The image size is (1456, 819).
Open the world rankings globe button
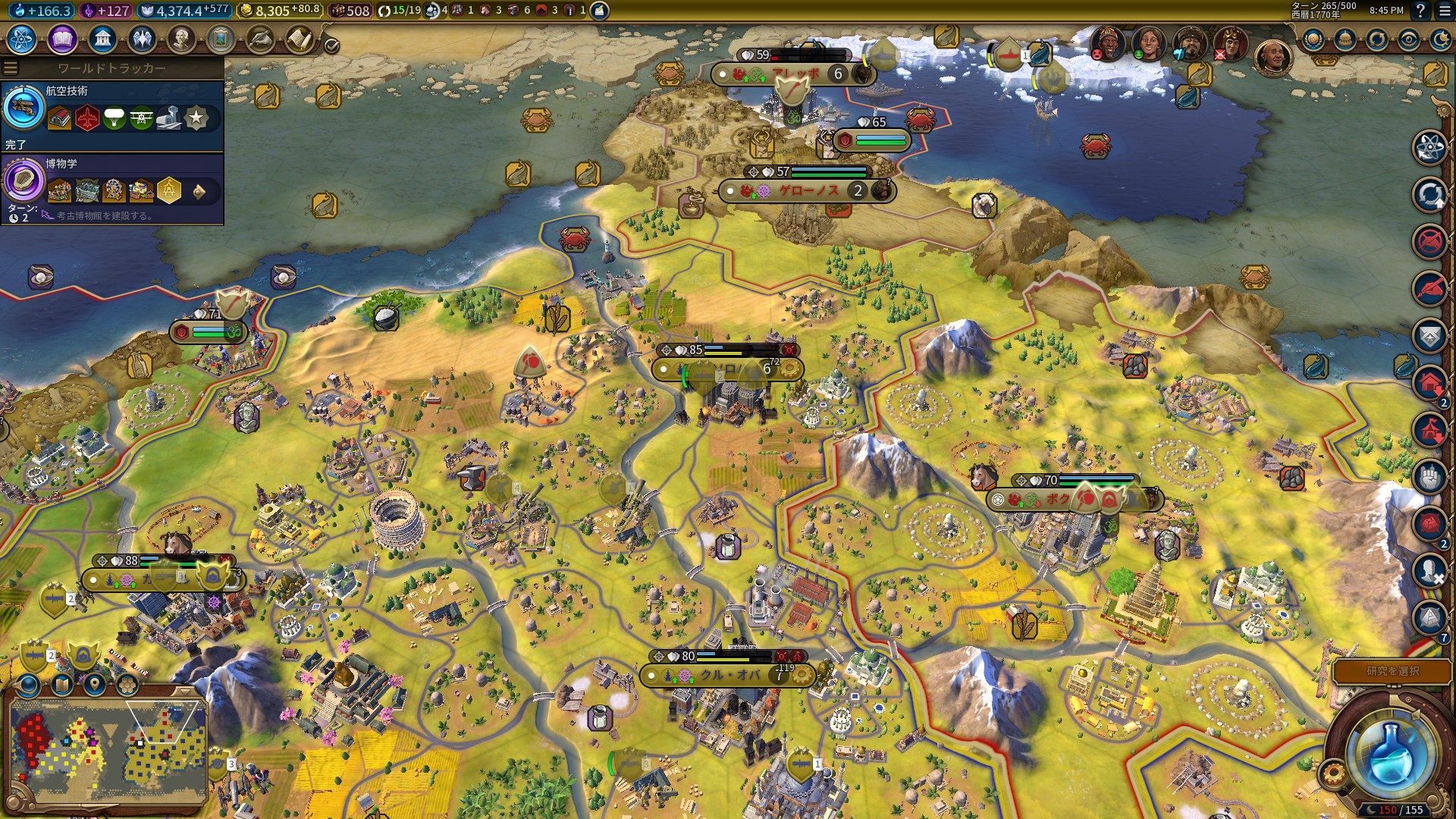[x=1313, y=40]
